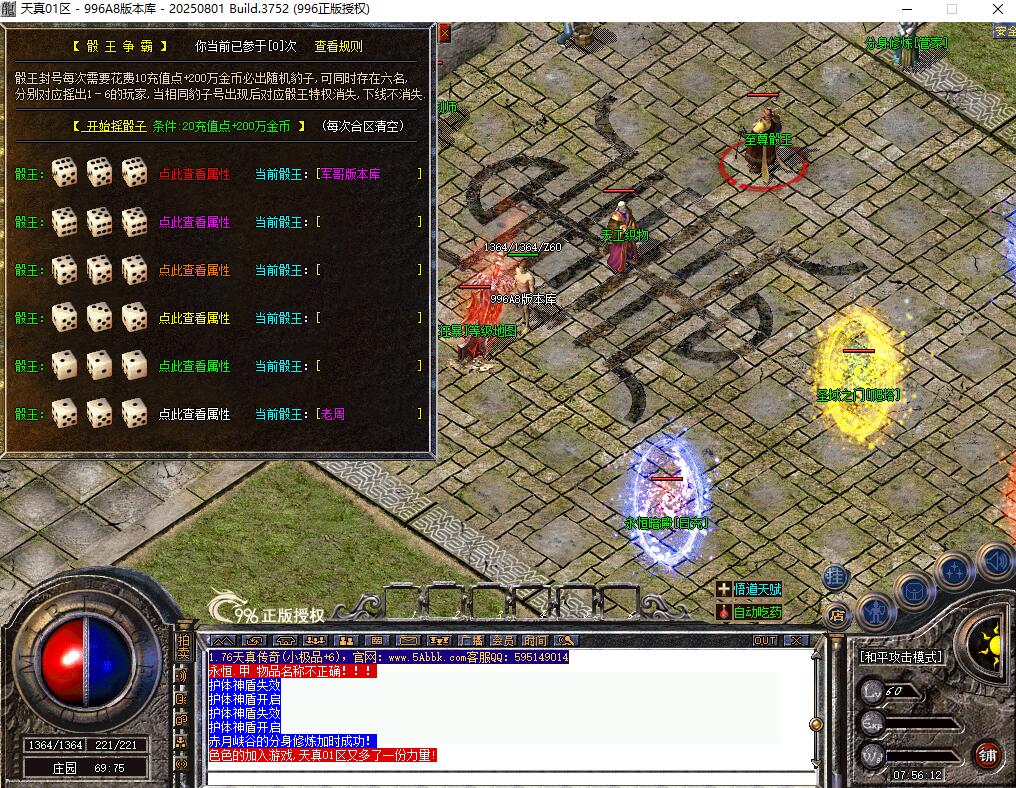Toggle 自动吃药 auto-potion
This screenshot has height=788, width=1016.
point(749,612)
